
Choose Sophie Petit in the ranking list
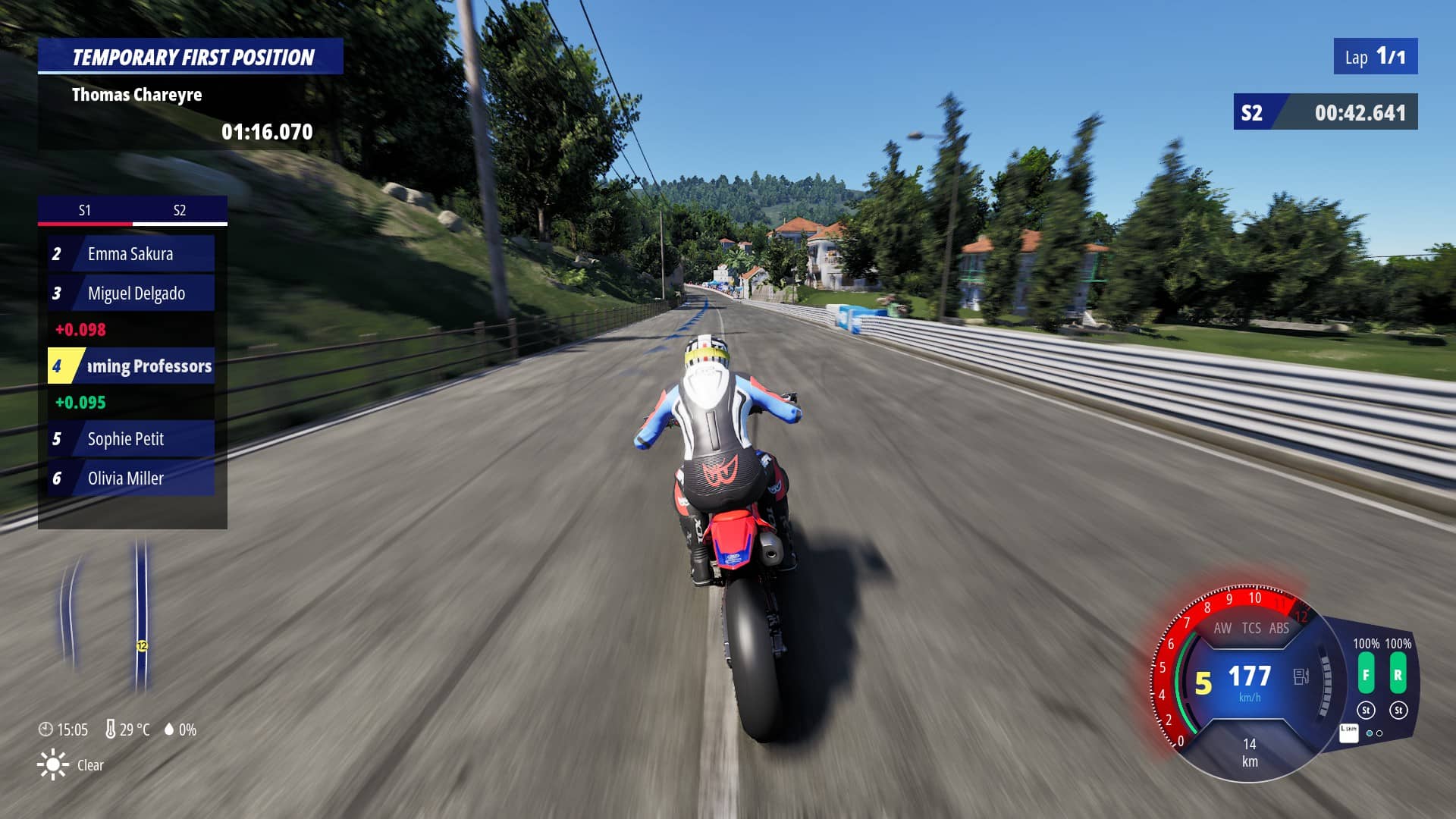point(131,439)
